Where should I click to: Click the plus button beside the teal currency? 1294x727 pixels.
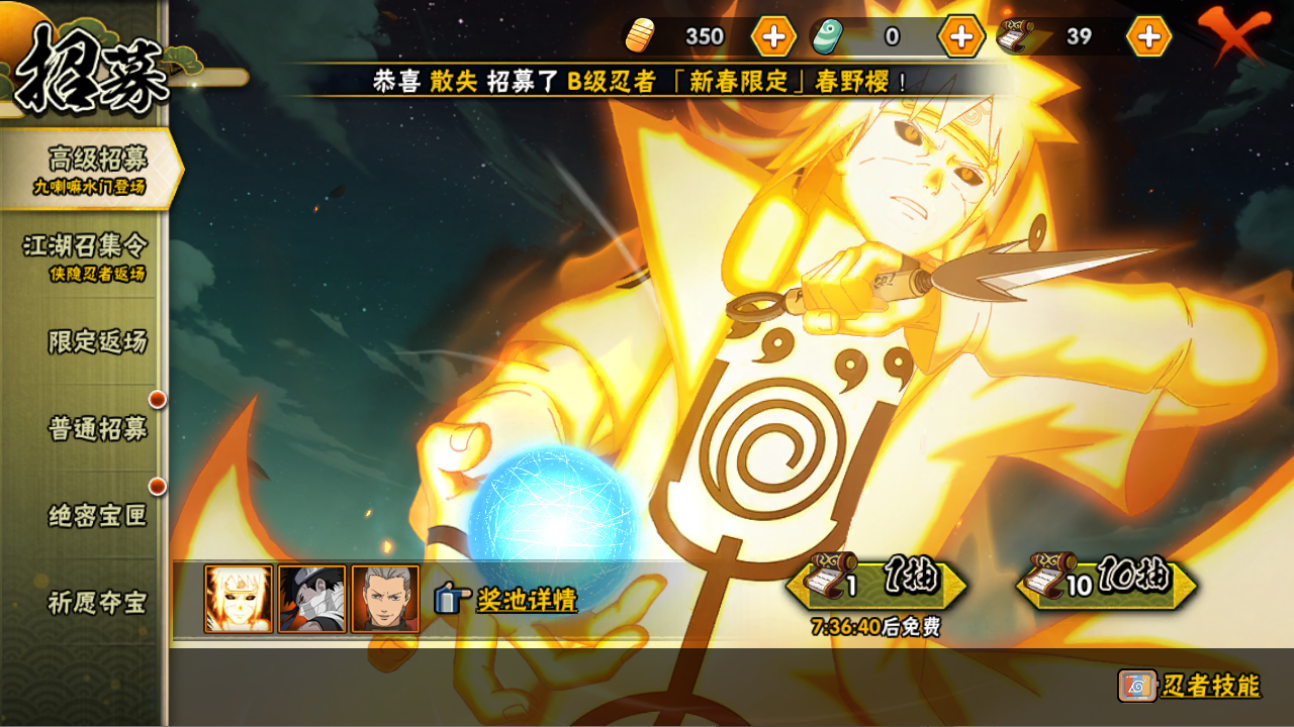[x=960, y=37]
